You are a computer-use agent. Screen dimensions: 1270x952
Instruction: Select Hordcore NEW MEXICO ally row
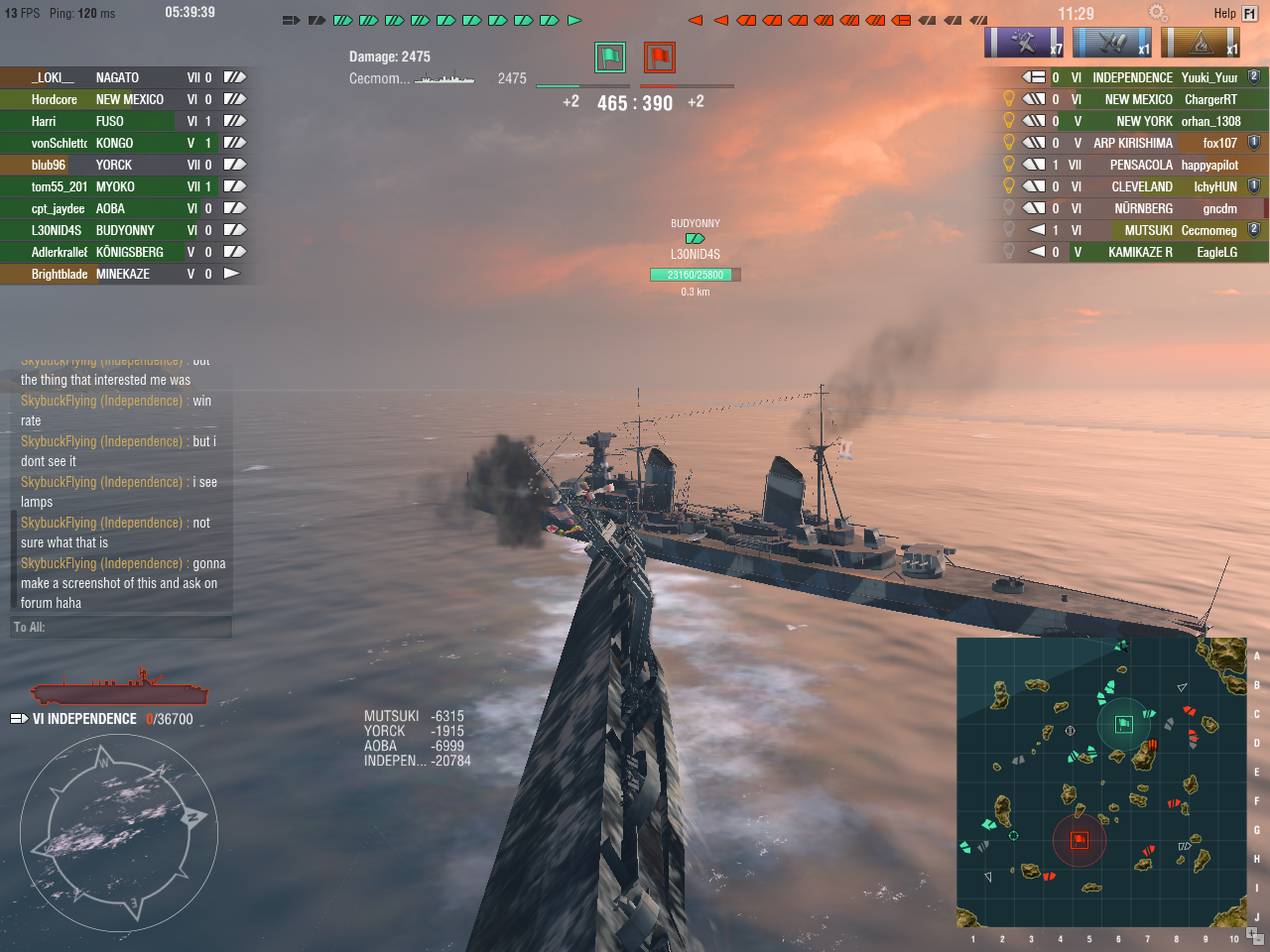pyautogui.click(x=123, y=99)
